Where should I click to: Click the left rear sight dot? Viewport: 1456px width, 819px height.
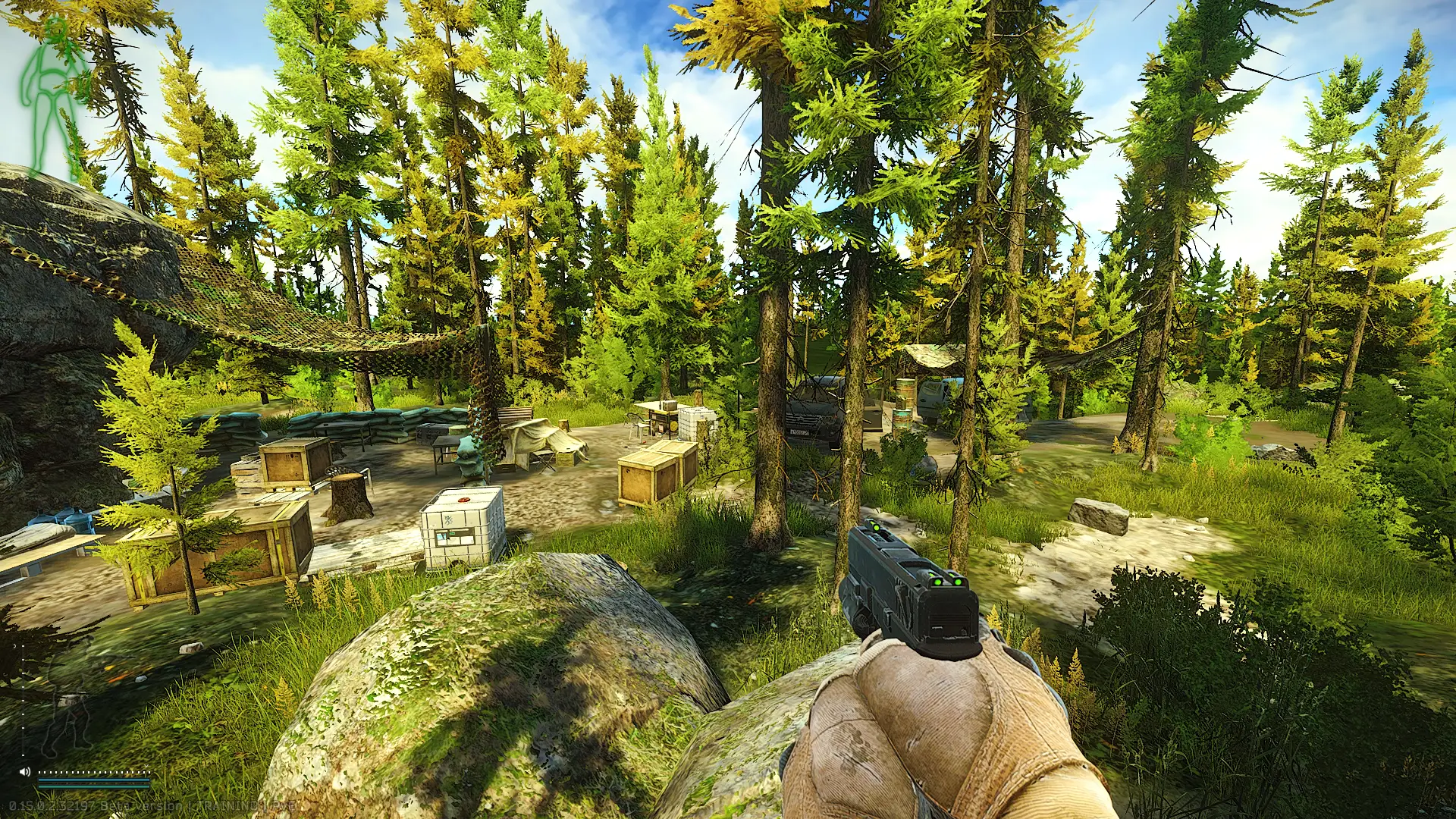coord(938,582)
